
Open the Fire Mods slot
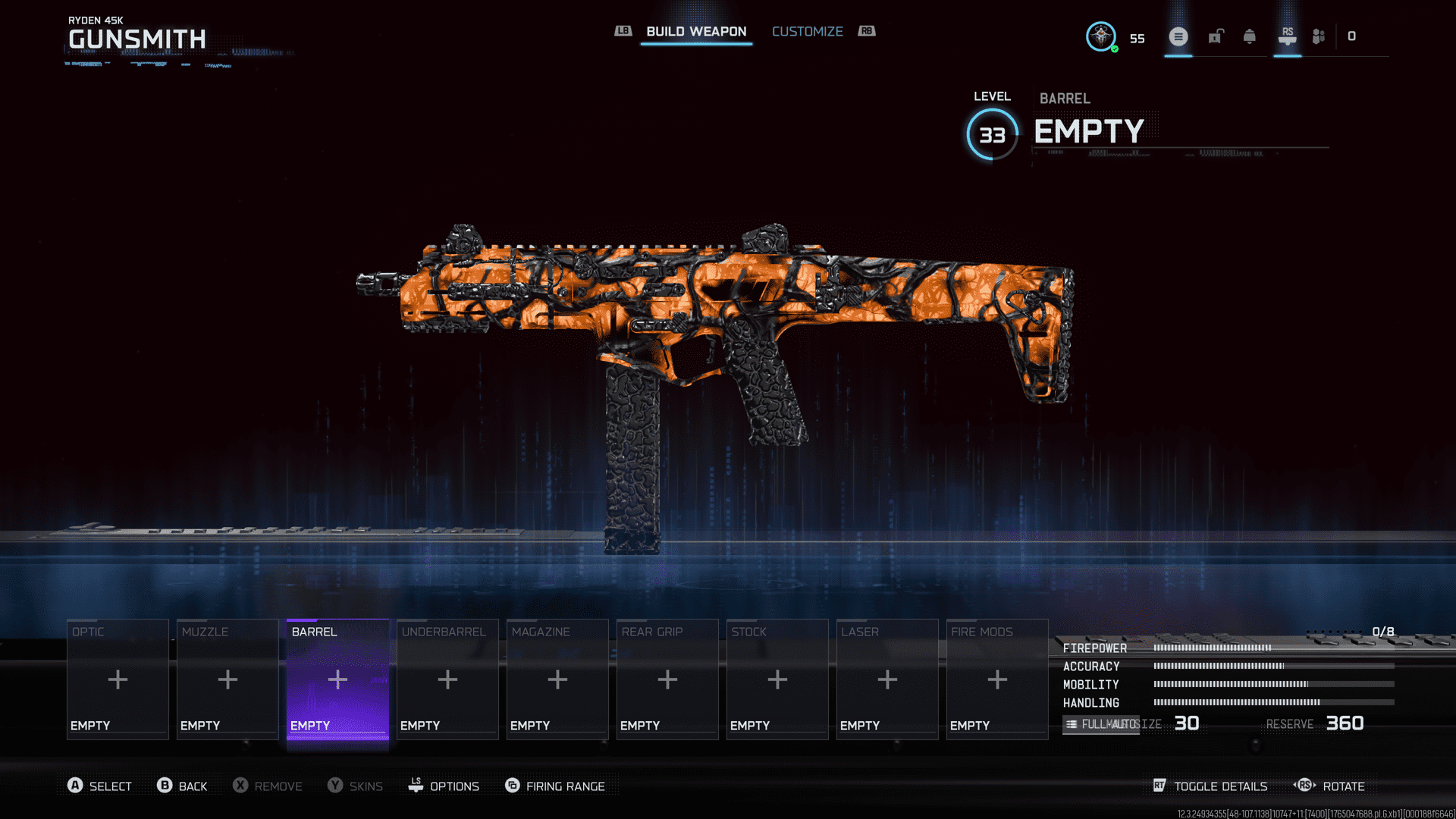[x=997, y=679]
